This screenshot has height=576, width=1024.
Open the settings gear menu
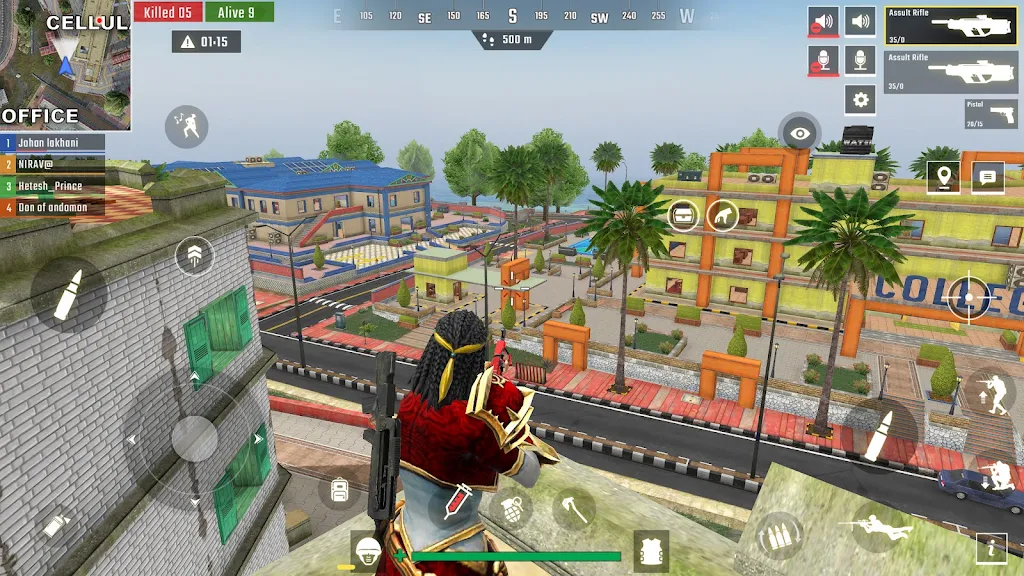[x=860, y=99]
